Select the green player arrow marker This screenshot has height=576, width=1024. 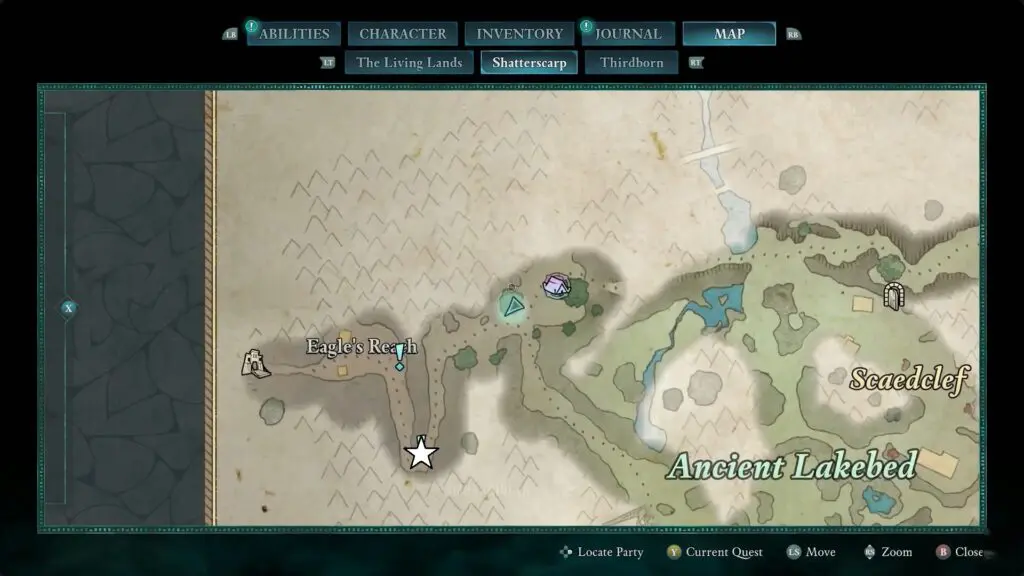click(x=513, y=306)
